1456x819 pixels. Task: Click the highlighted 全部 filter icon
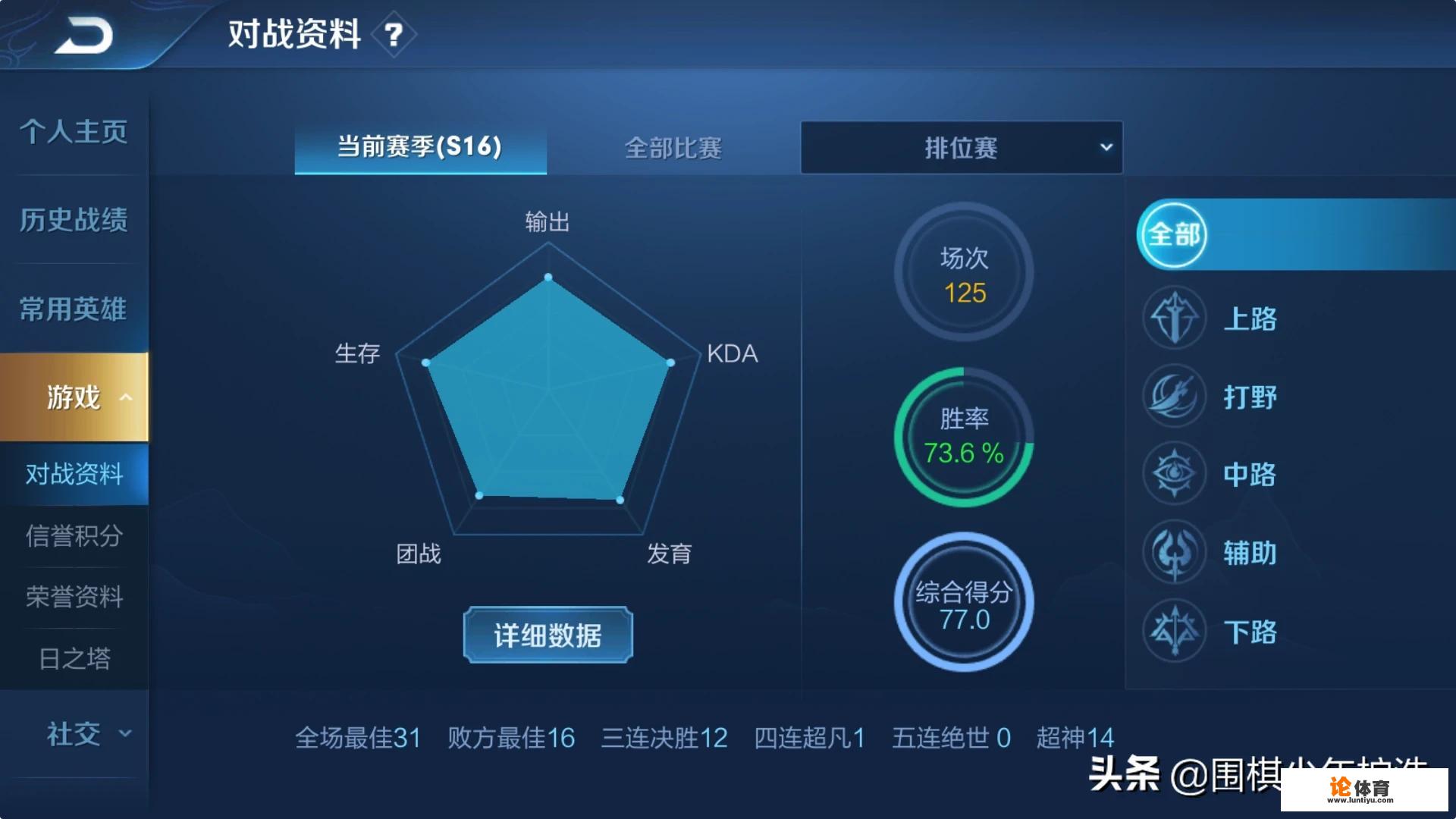click(1174, 235)
